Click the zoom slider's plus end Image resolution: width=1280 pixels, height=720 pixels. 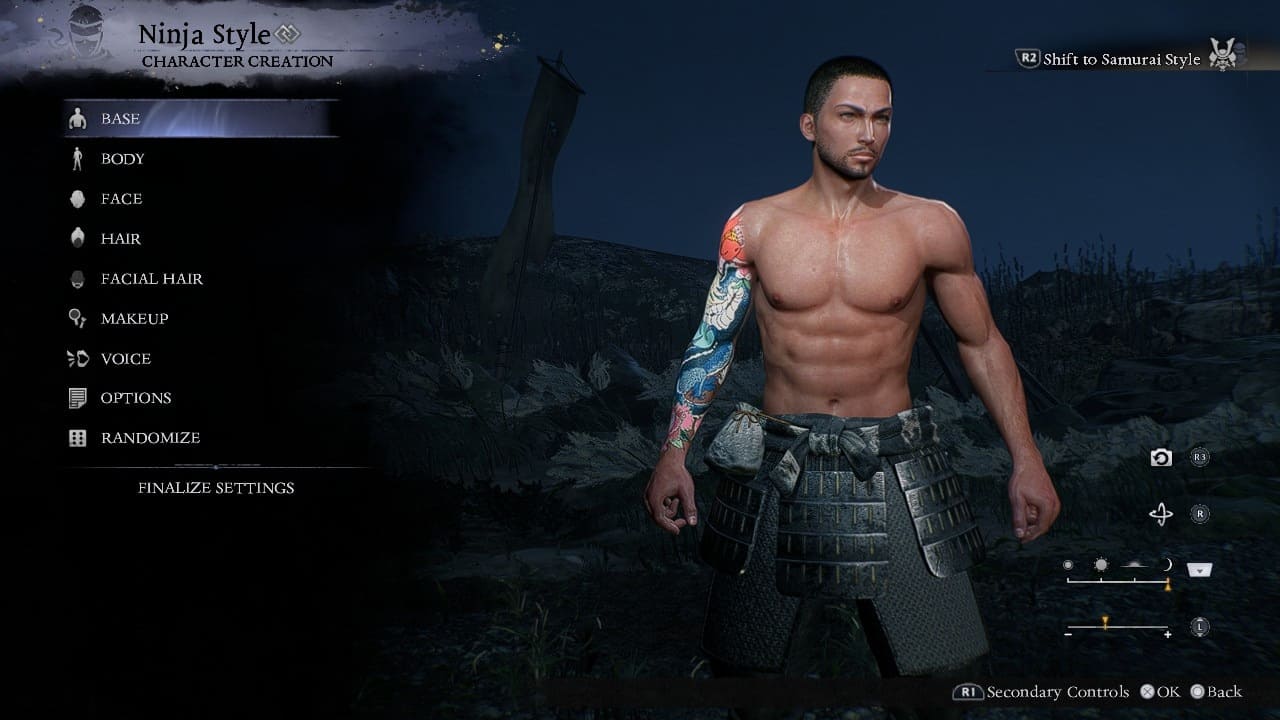(1167, 635)
